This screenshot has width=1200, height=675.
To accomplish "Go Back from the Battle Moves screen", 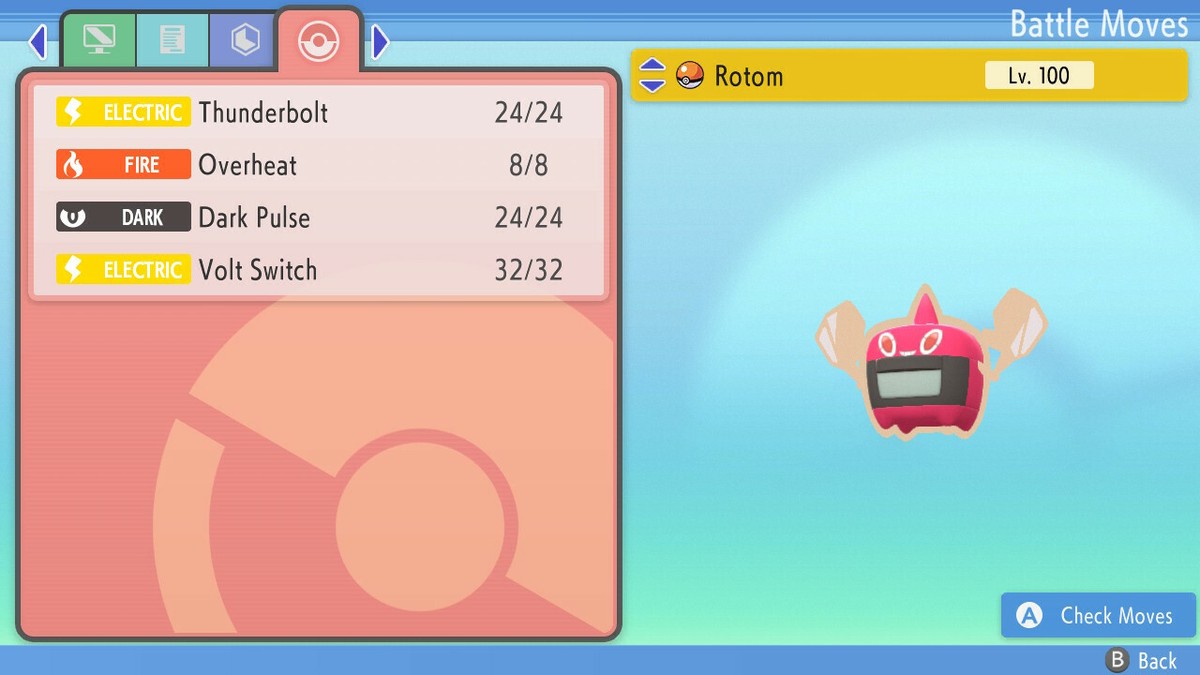I will point(1143,660).
